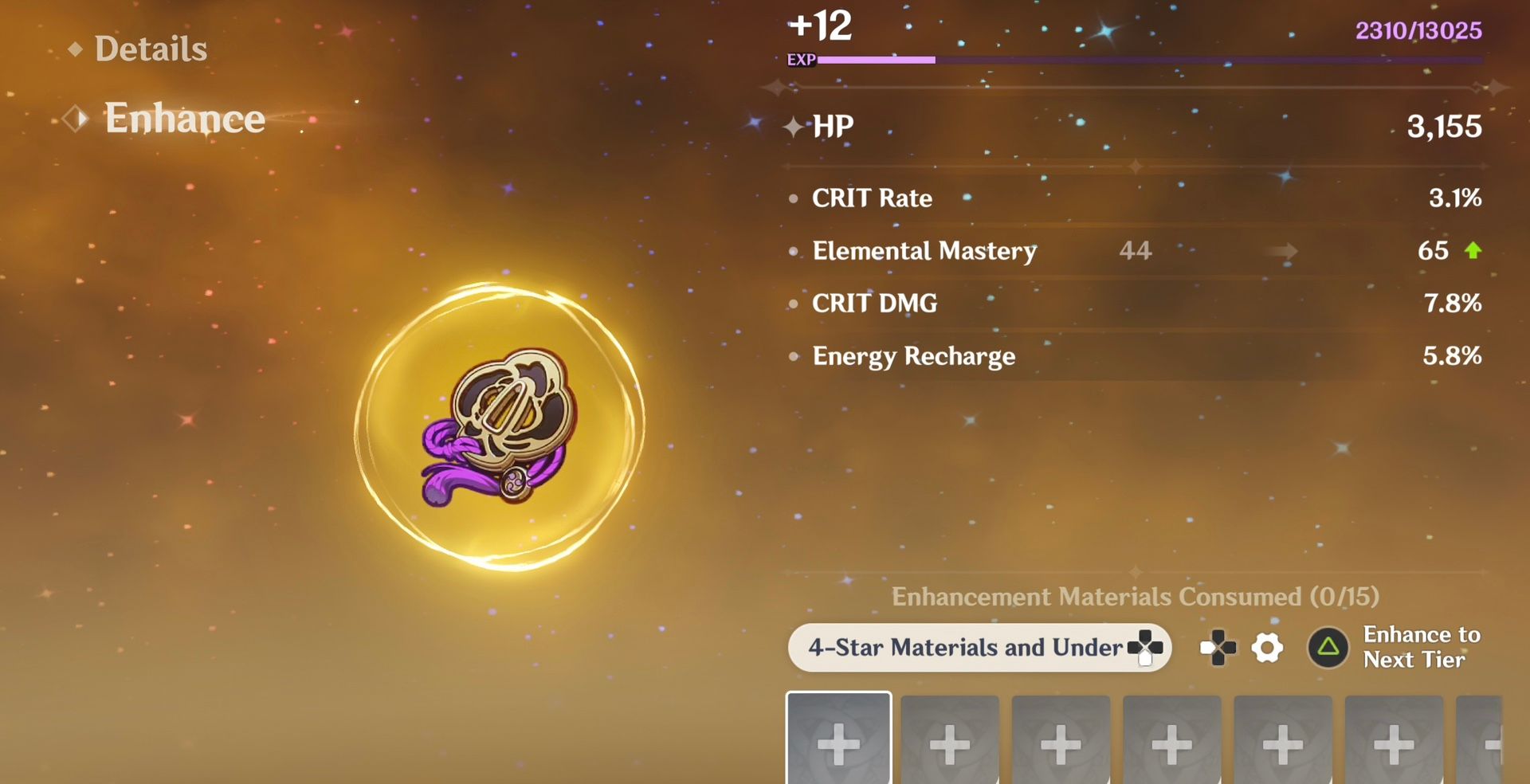The width and height of the screenshot is (1530, 784).
Task: Click the d-pad icon beside the gear icon
Action: click(x=1217, y=649)
